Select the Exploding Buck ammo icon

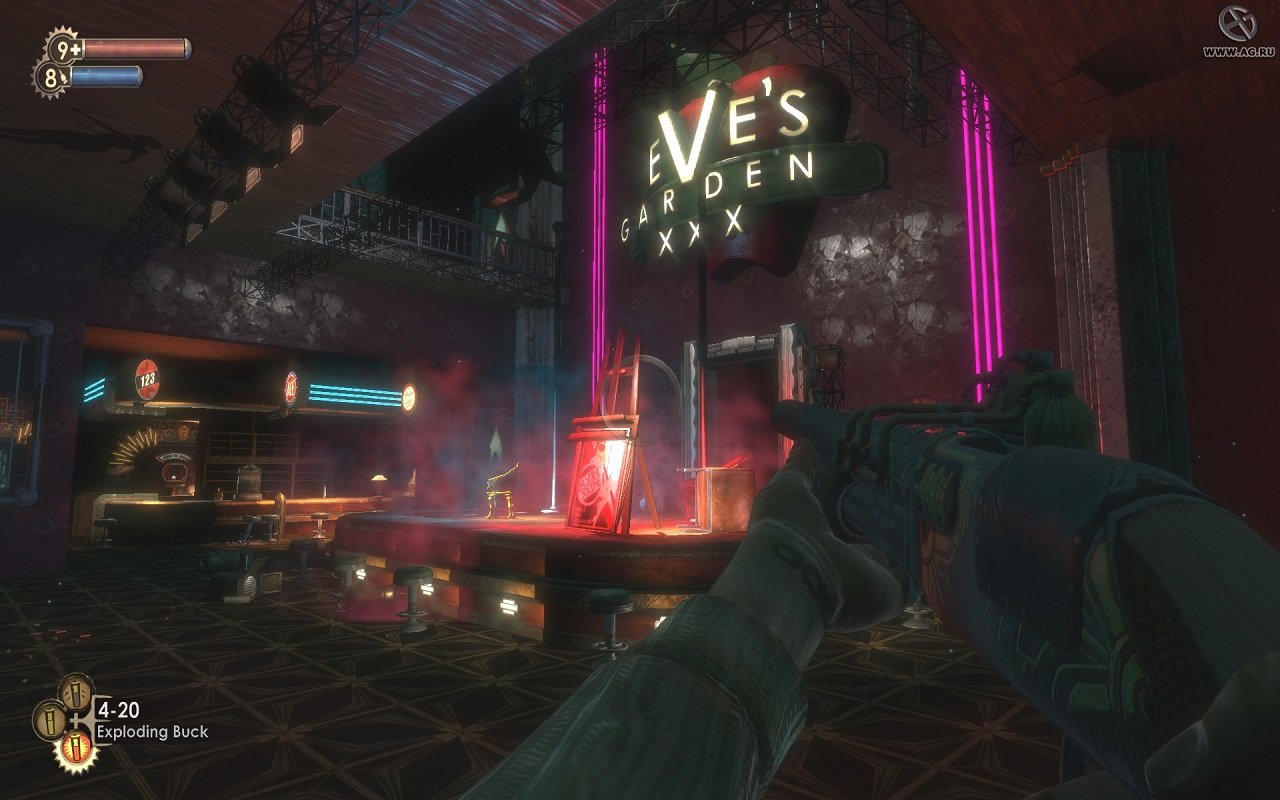pyautogui.click(x=77, y=749)
